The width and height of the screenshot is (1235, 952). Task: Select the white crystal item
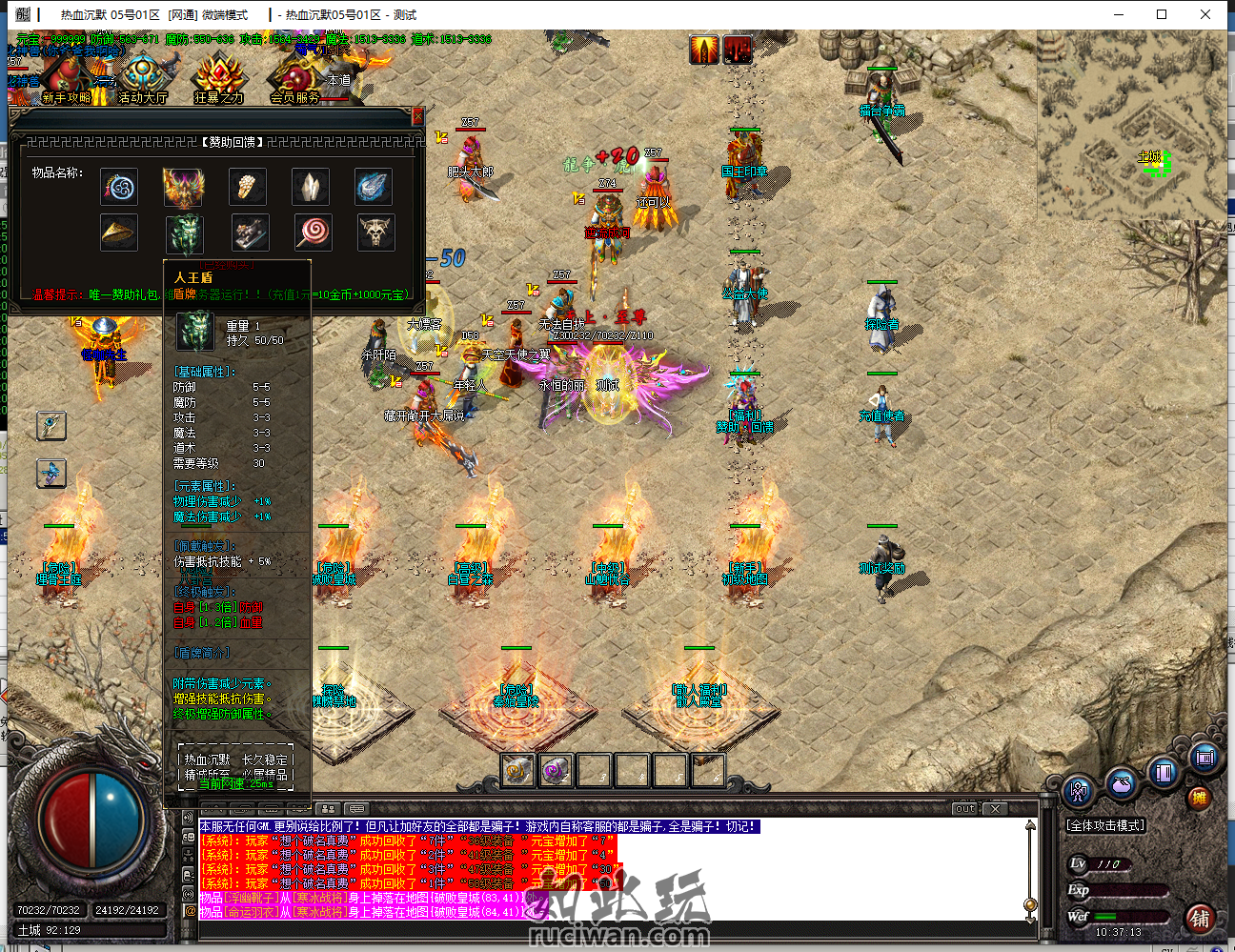(310, 187)
